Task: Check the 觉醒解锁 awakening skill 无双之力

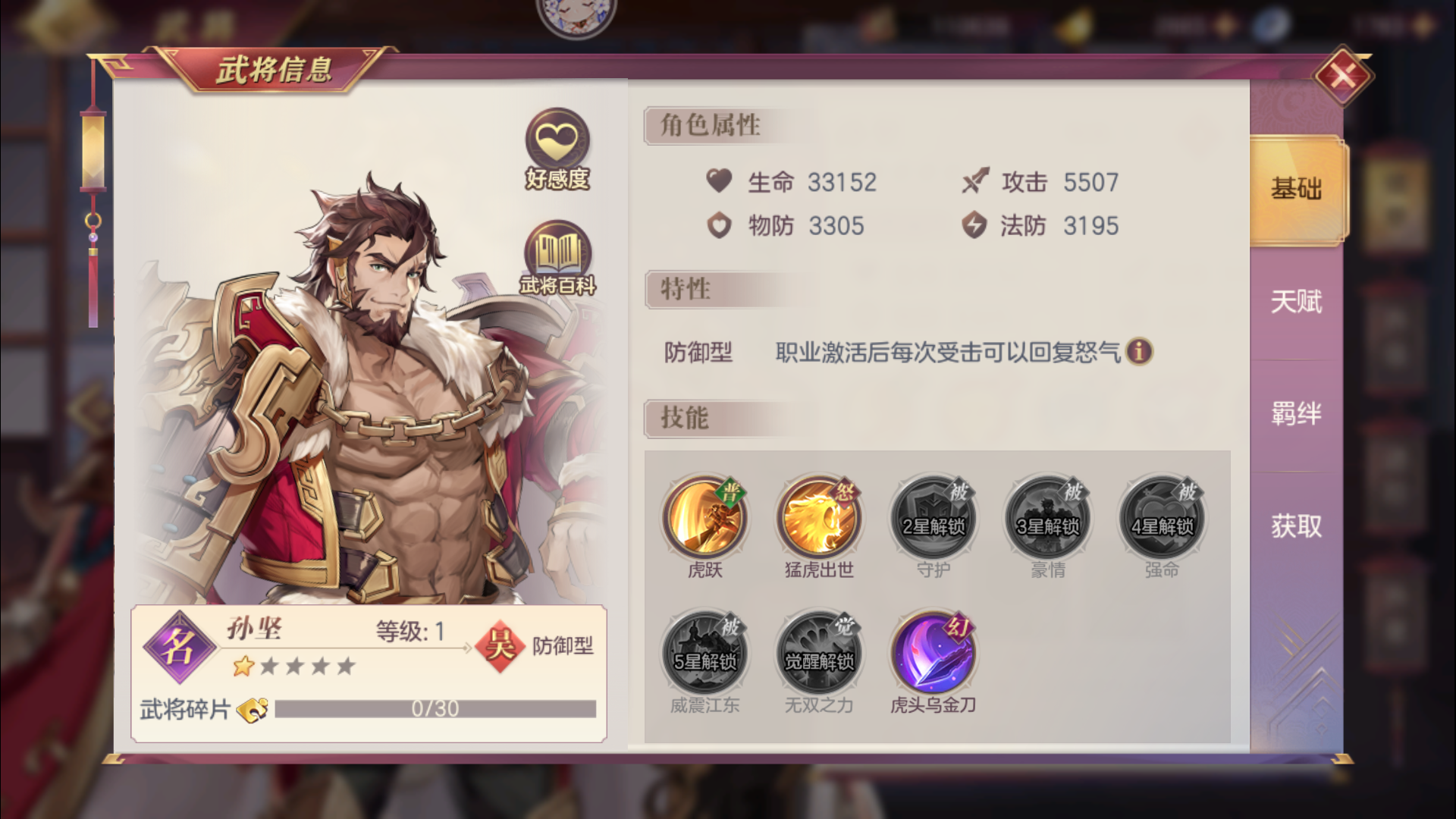Action: point(818,652)
